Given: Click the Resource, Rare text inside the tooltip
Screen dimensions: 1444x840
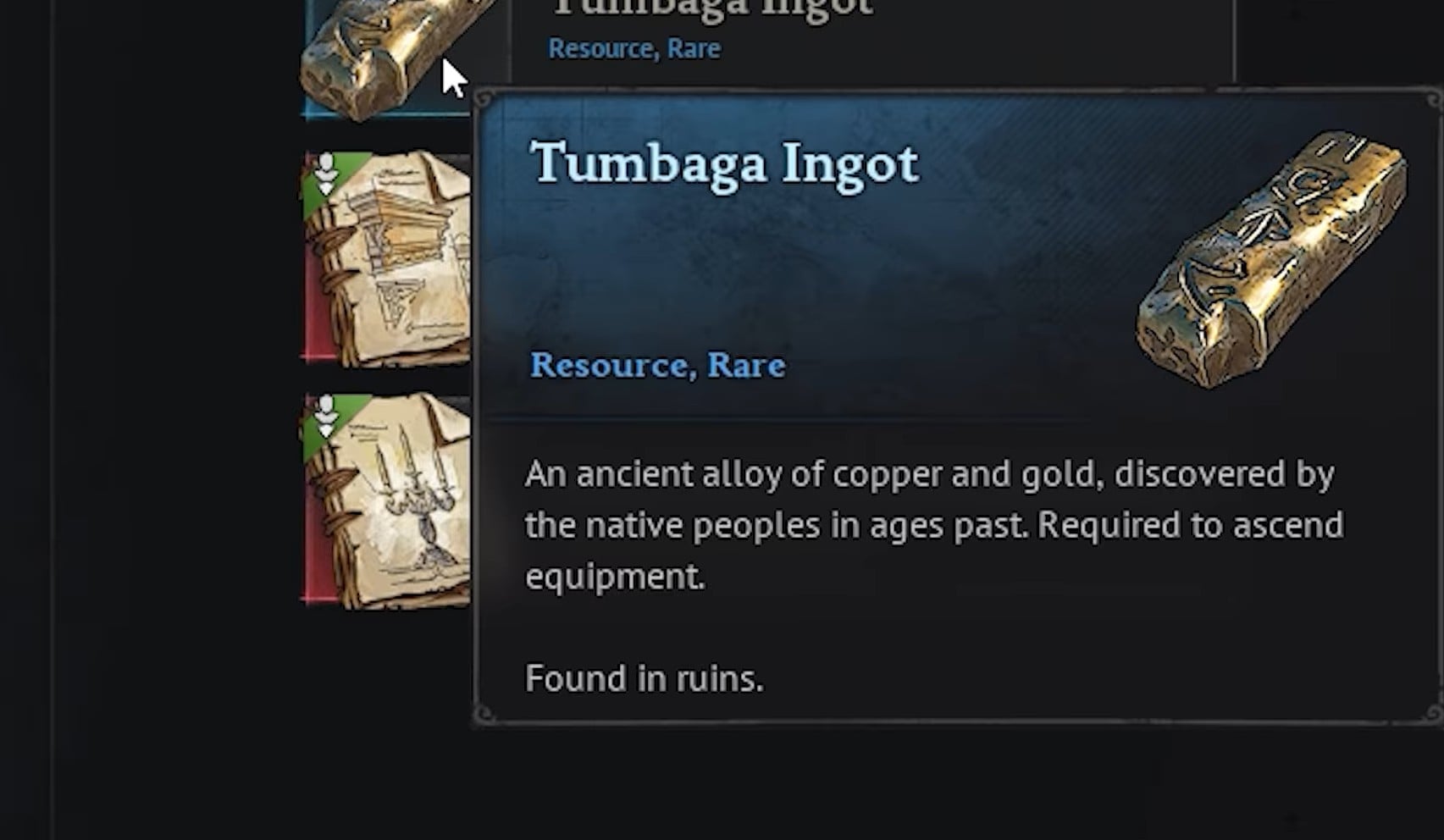Looking at the screenshot, I should (x=656, y=366).
